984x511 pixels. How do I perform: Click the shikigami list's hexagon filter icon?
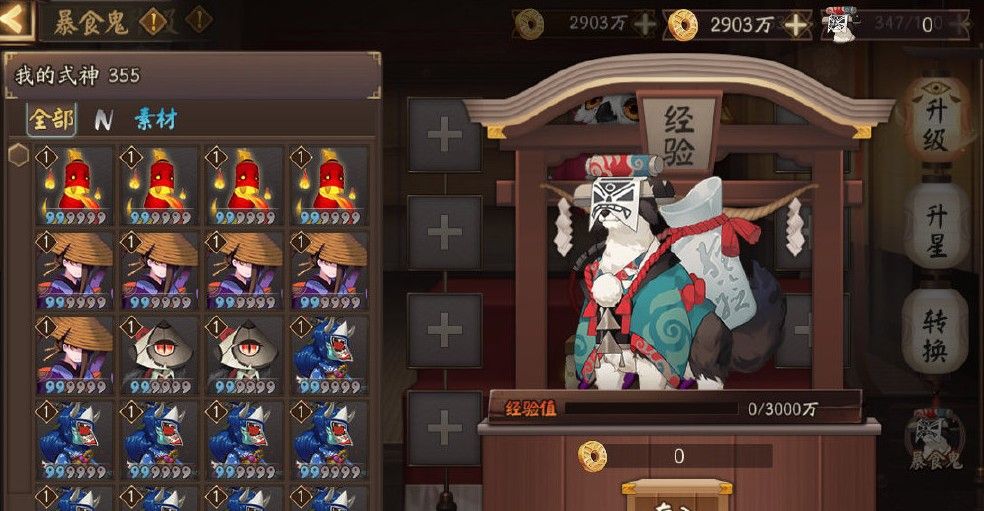click(17, 155)
